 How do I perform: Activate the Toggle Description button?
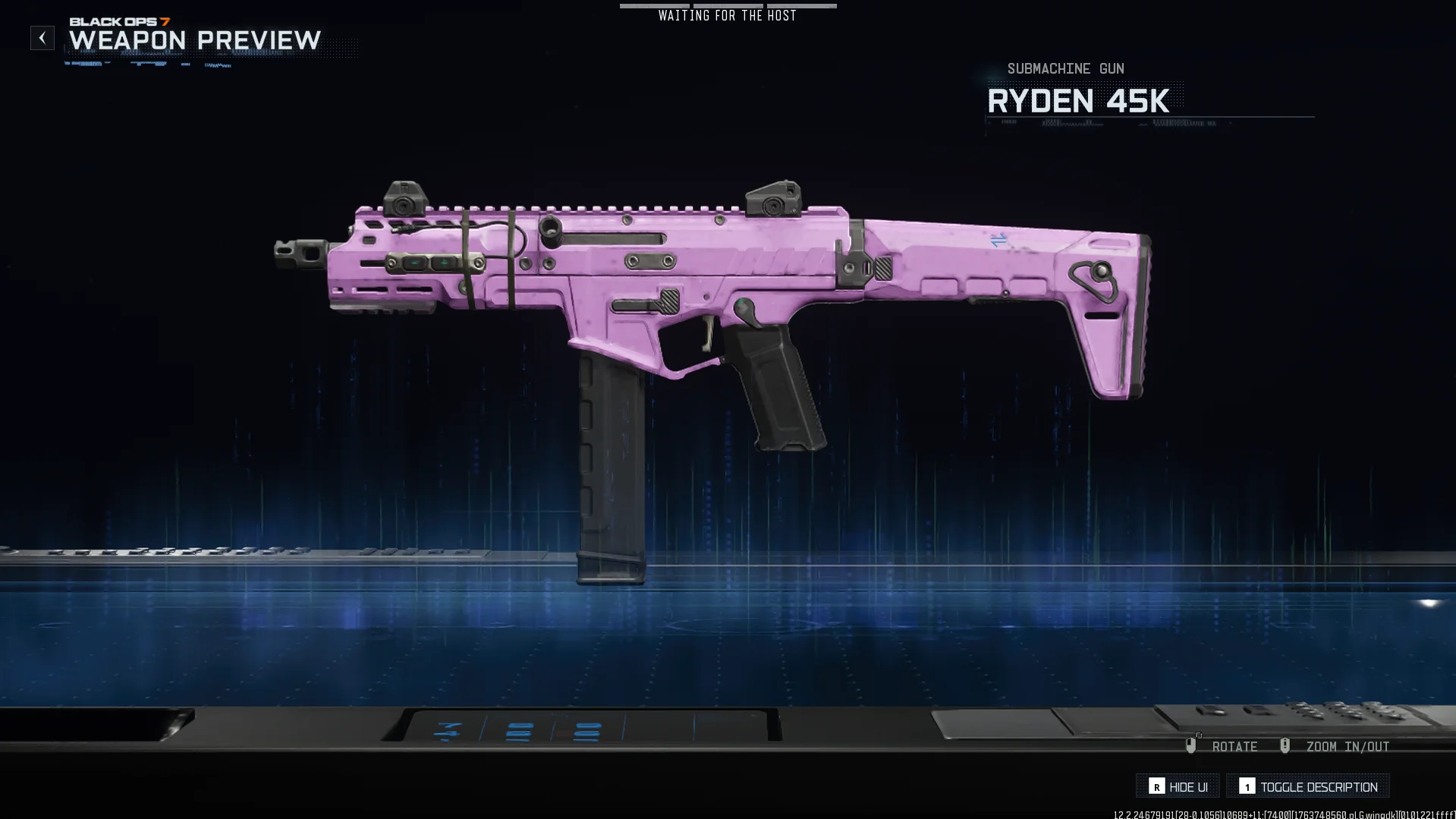pyautogui.click(x=1309, y=786)
